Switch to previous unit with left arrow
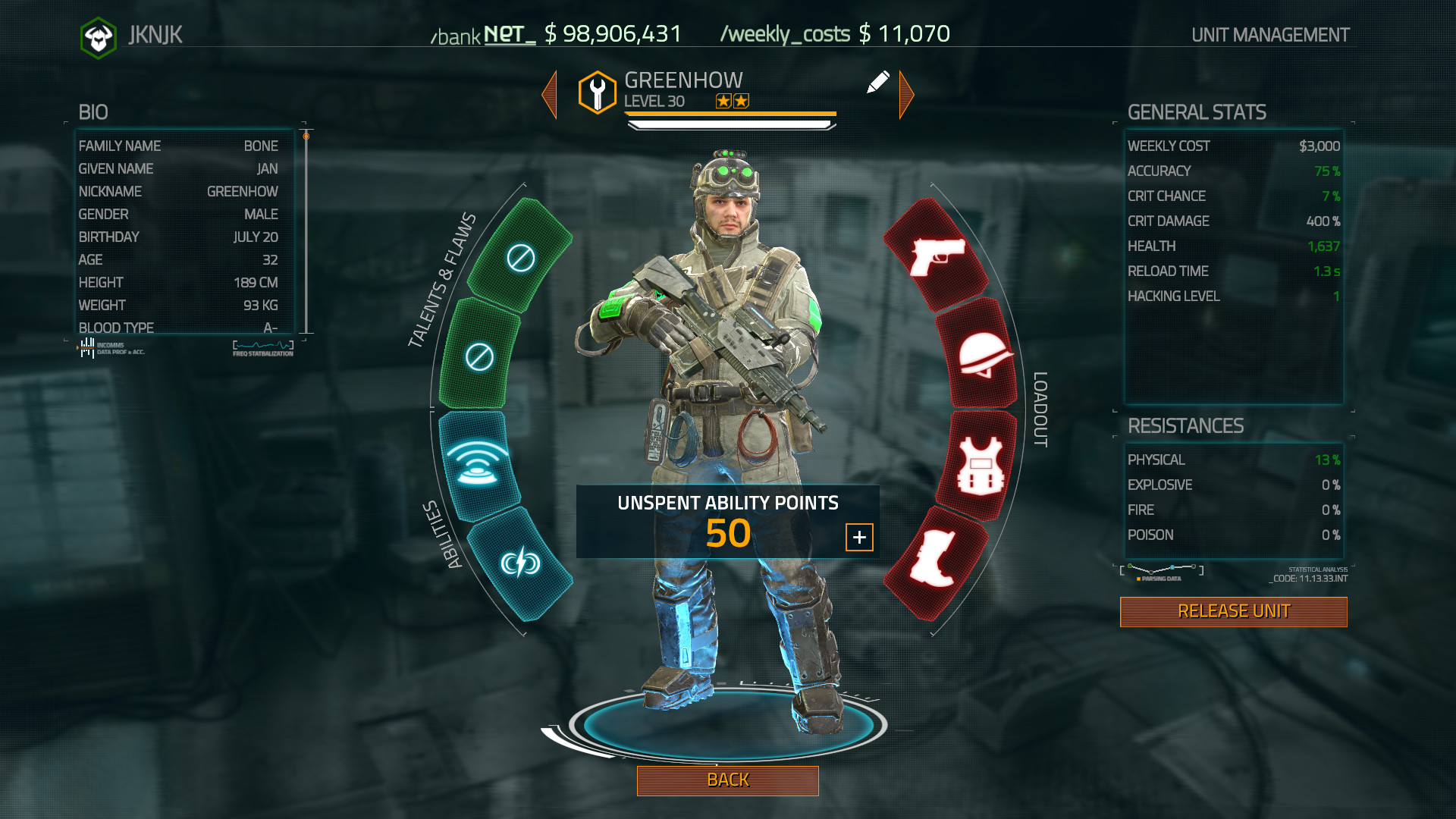The image size is (1456, 819). pos(550,93)
